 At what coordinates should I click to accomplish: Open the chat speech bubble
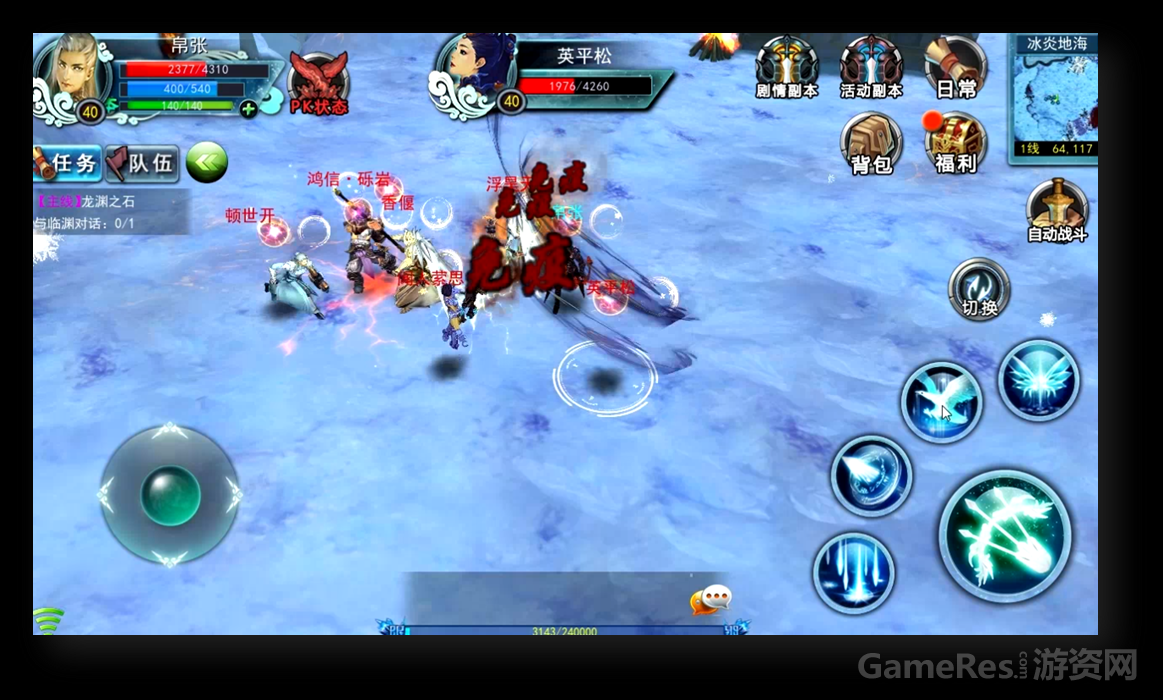(711, 599)
